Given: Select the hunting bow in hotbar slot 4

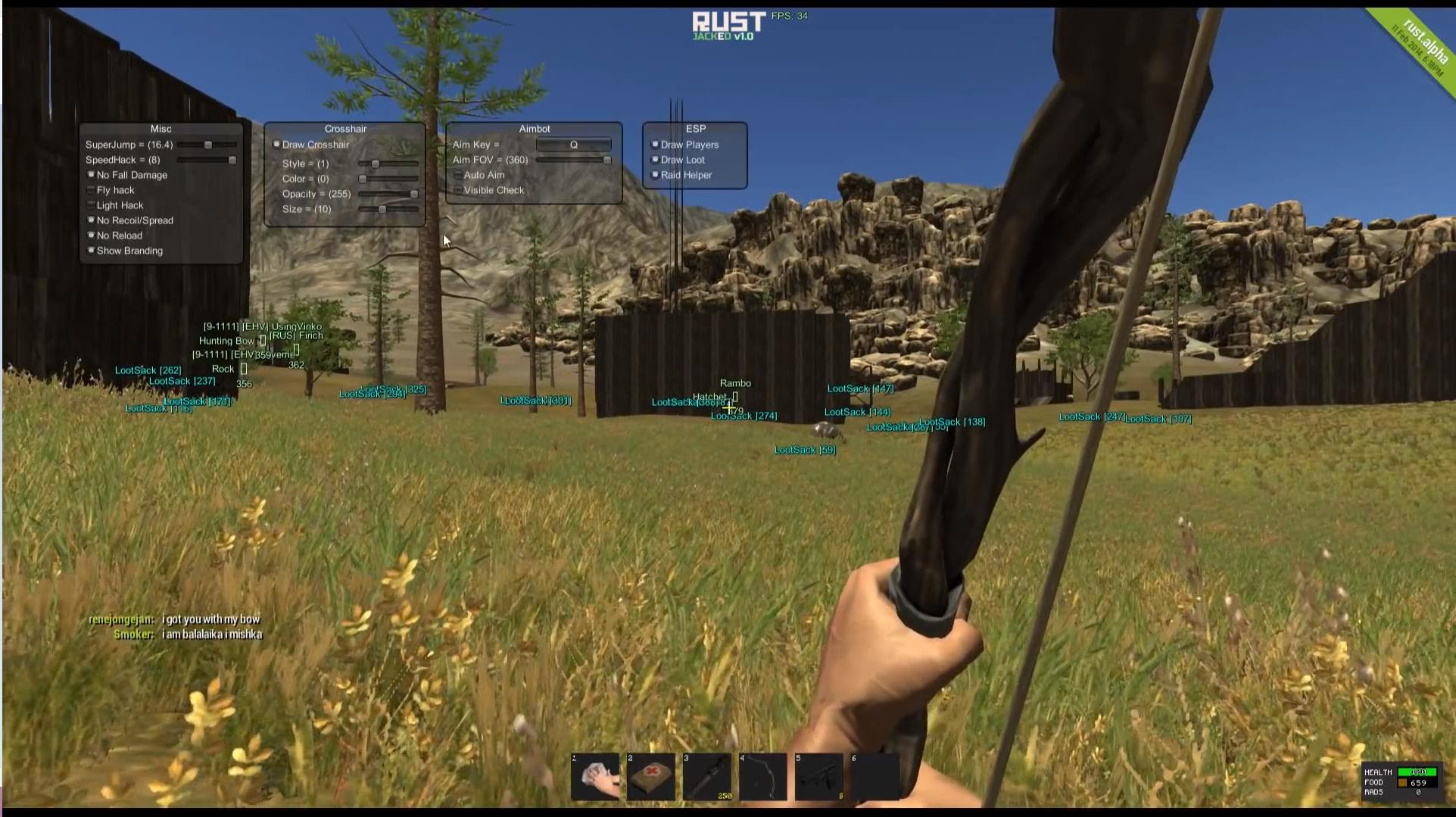Looking at the screenshot, I should click(x=762, y=775).
